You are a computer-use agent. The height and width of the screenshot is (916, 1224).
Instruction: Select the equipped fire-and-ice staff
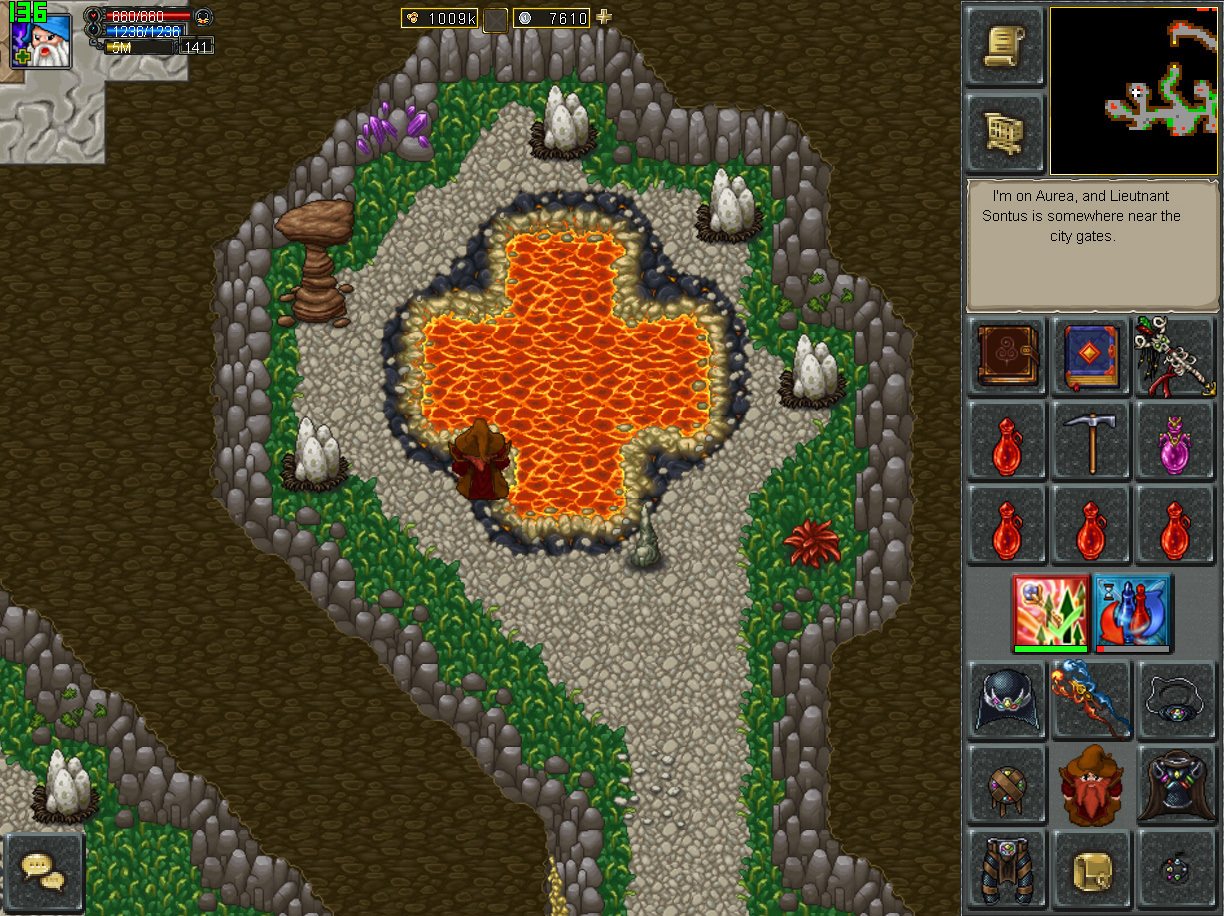[x=1091, y=699]
